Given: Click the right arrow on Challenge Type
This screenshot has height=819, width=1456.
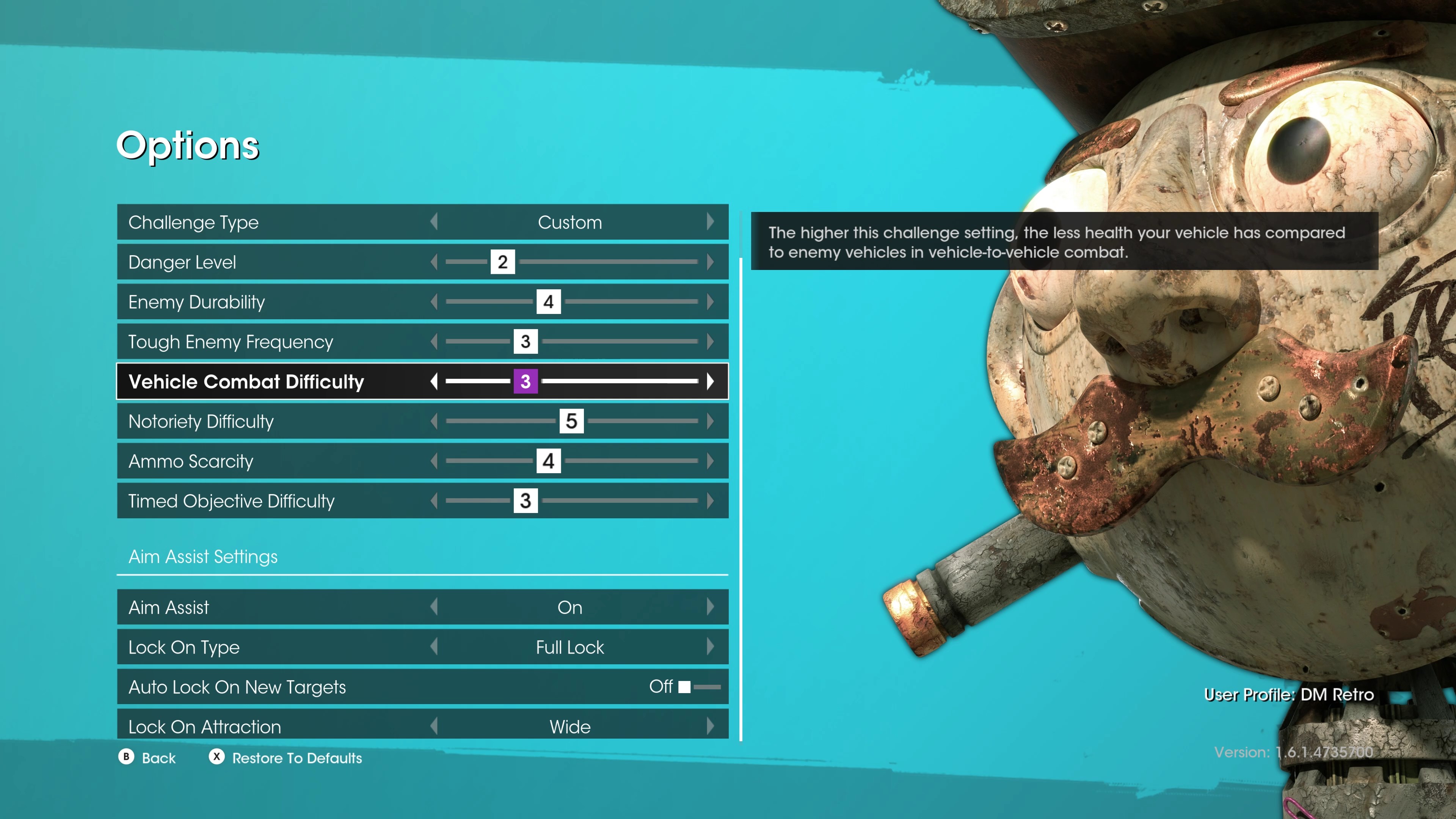Looking at the screenshot, I should tap(710, 221).
